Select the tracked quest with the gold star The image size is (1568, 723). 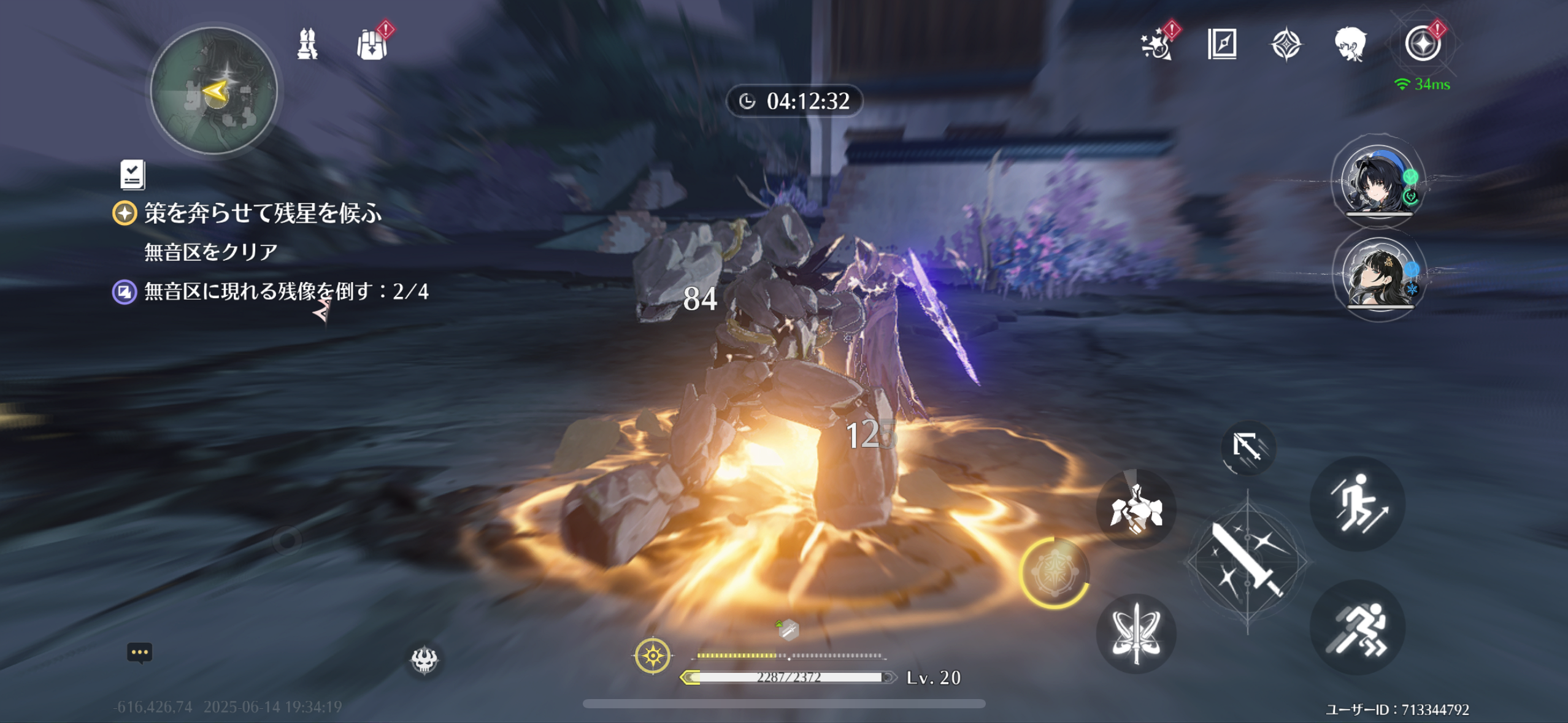click(262, 213)
